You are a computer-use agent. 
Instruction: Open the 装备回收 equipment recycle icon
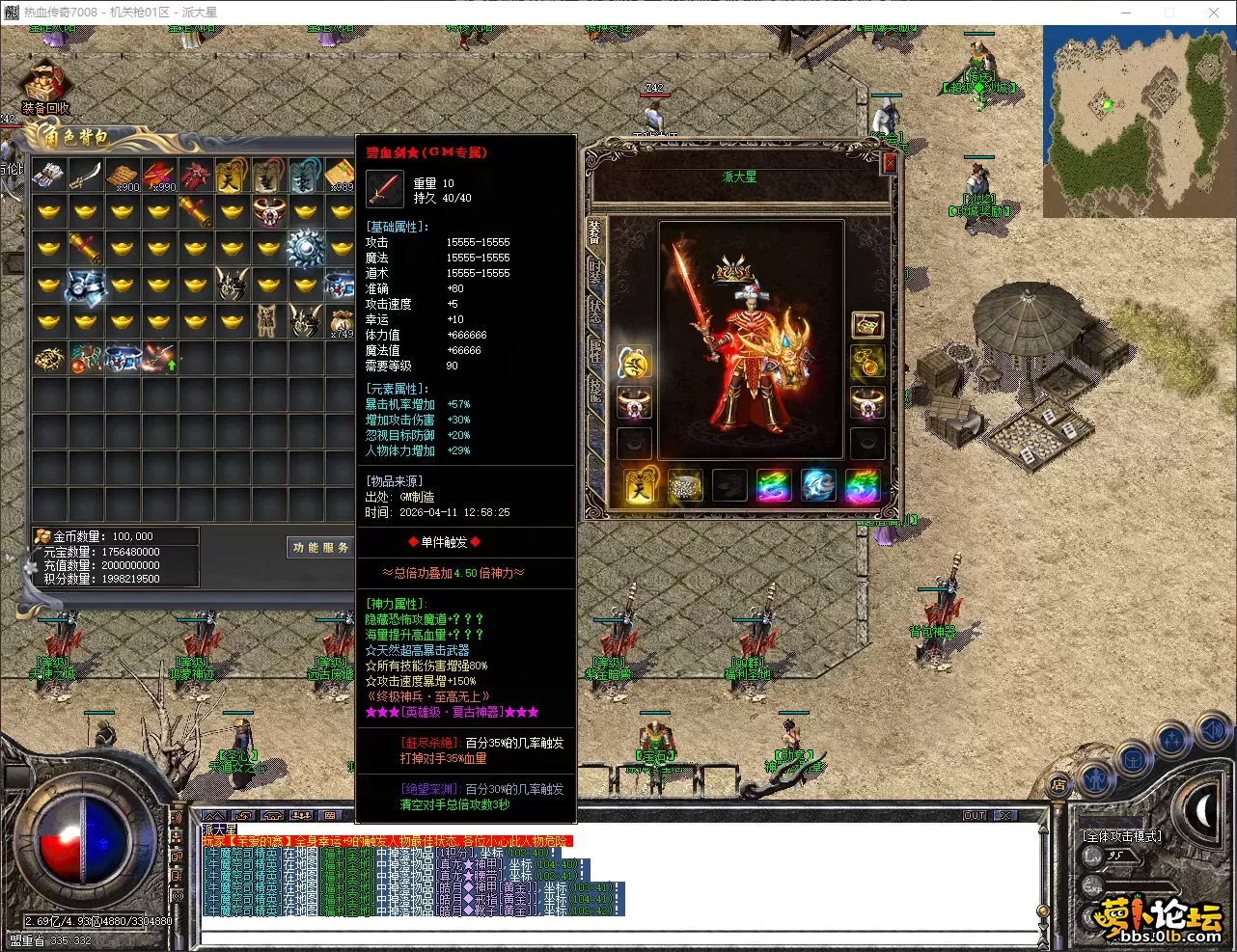tap(44, 87)
